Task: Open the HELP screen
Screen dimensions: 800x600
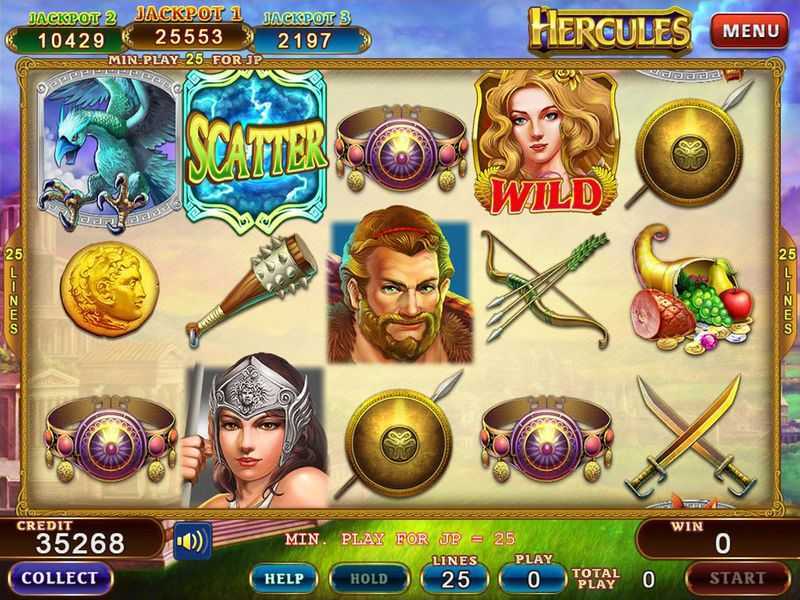Action: click(283, 578)
